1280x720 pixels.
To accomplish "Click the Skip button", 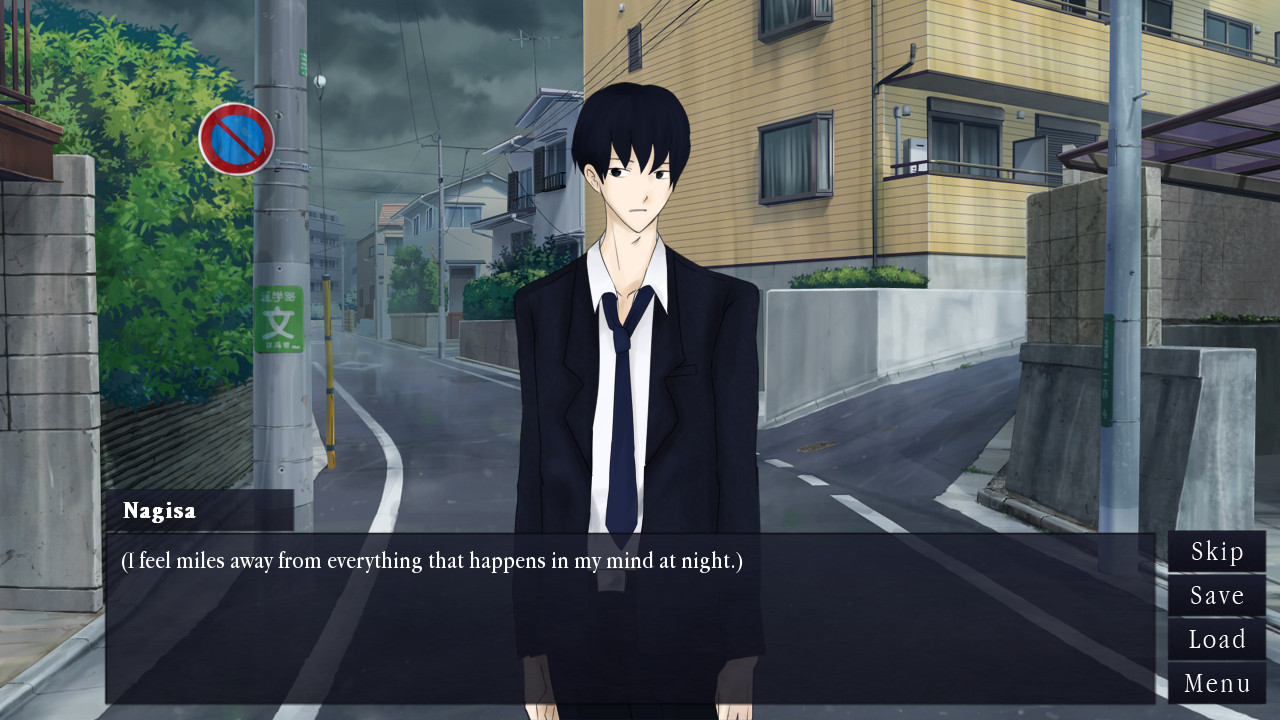I will point(1216,552).
